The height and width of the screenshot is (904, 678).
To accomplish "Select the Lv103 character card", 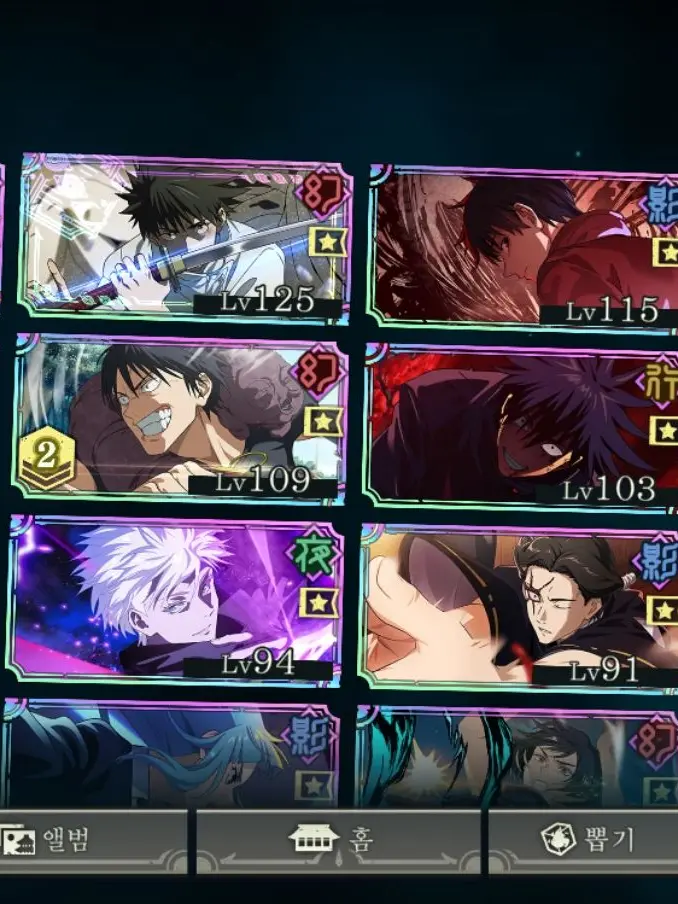I will coord(522,427).
